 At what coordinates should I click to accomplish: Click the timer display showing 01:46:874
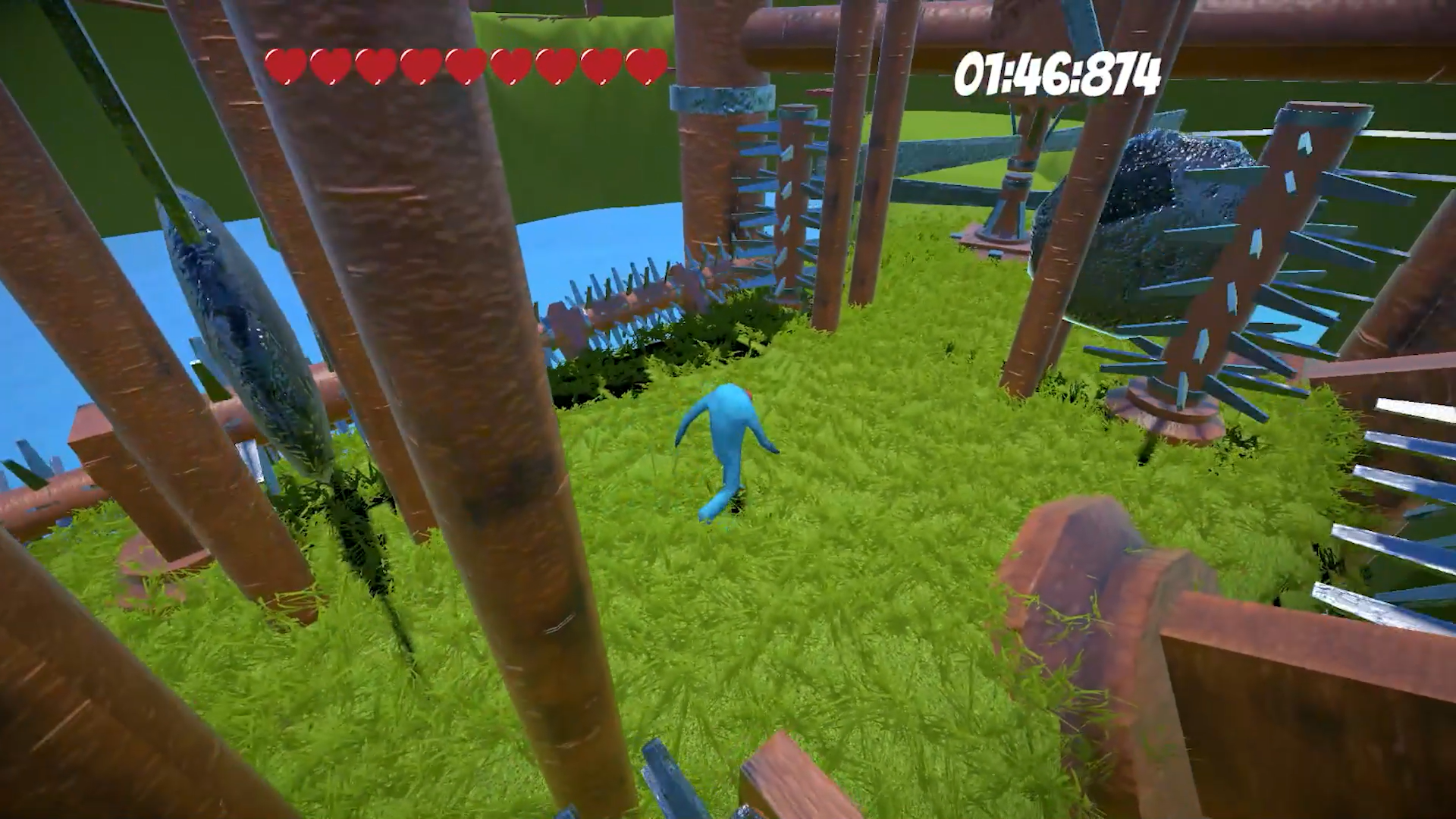pos(1058,76)
